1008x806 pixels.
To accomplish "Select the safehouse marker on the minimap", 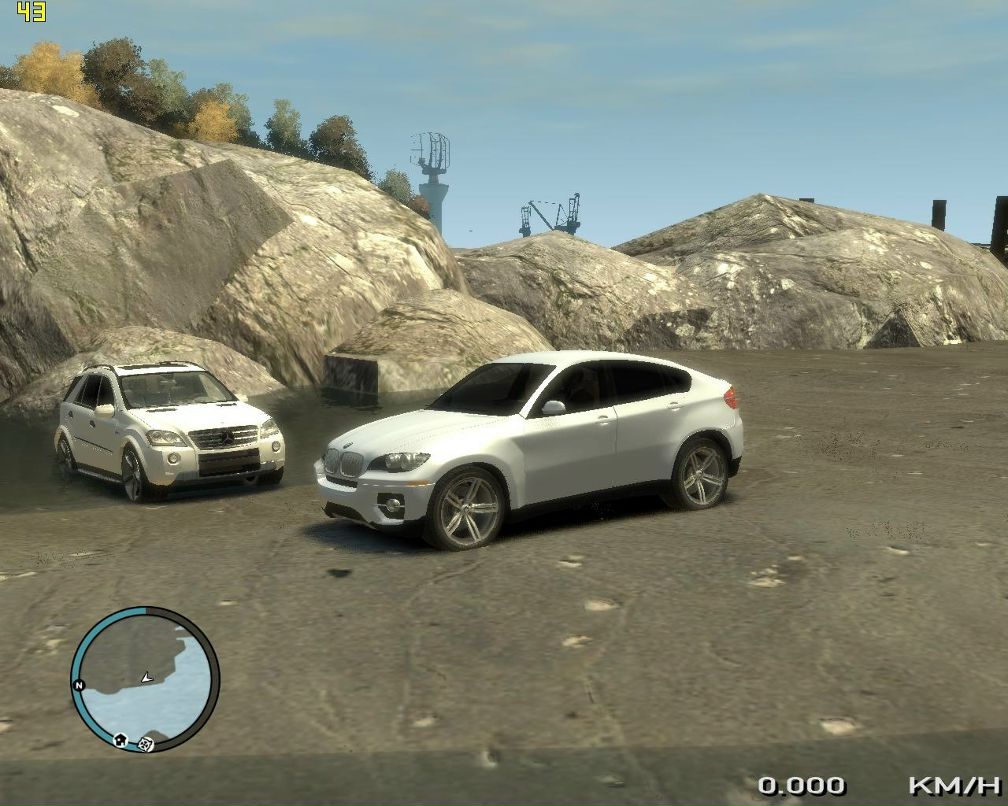I will point(121,740).
